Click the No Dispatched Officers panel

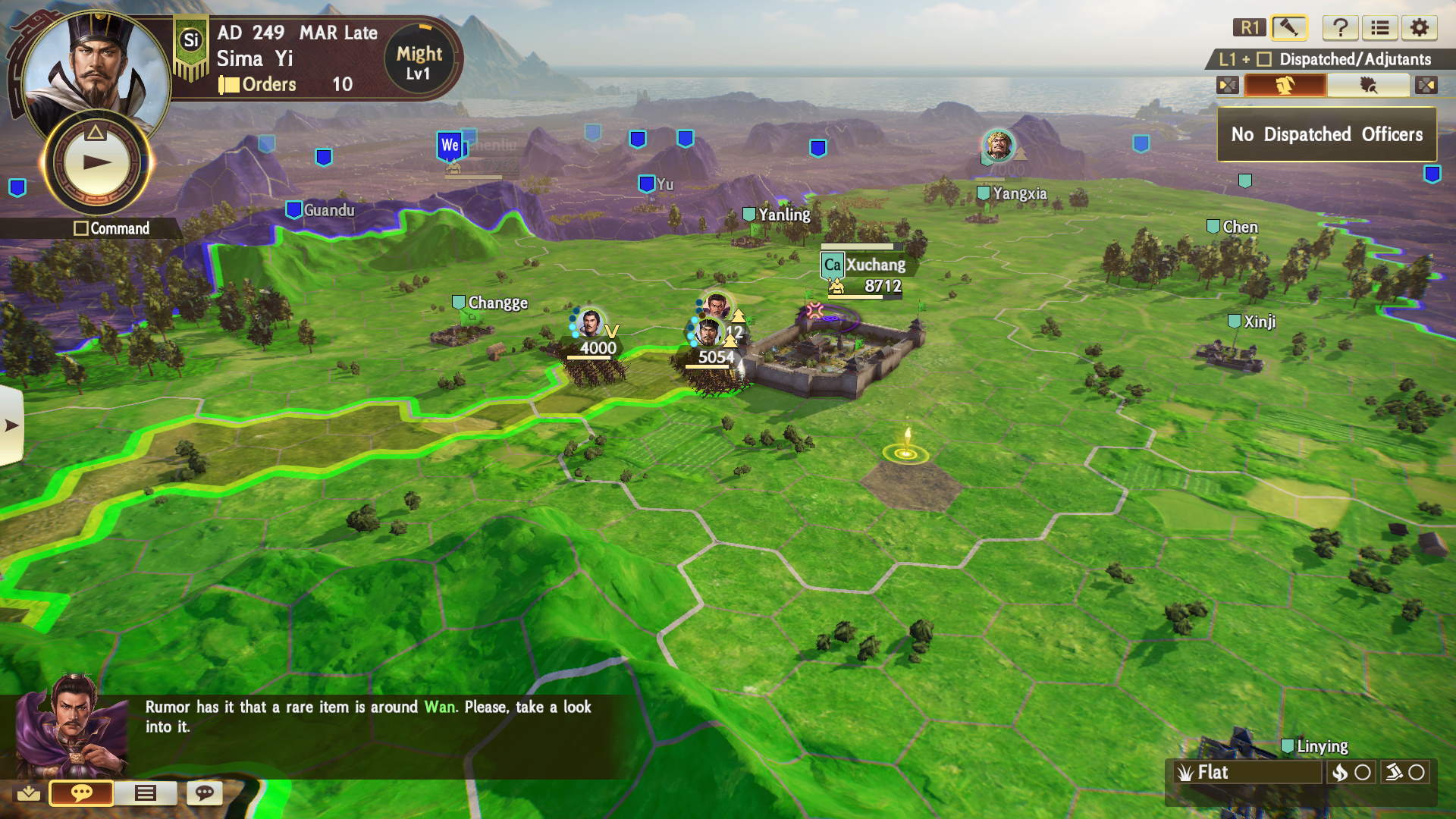coord(1326,134)
